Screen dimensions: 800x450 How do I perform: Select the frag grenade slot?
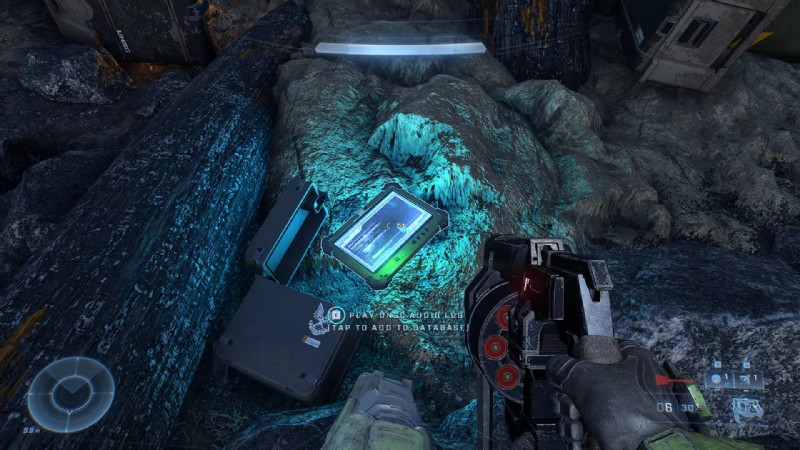coord(719,381)
